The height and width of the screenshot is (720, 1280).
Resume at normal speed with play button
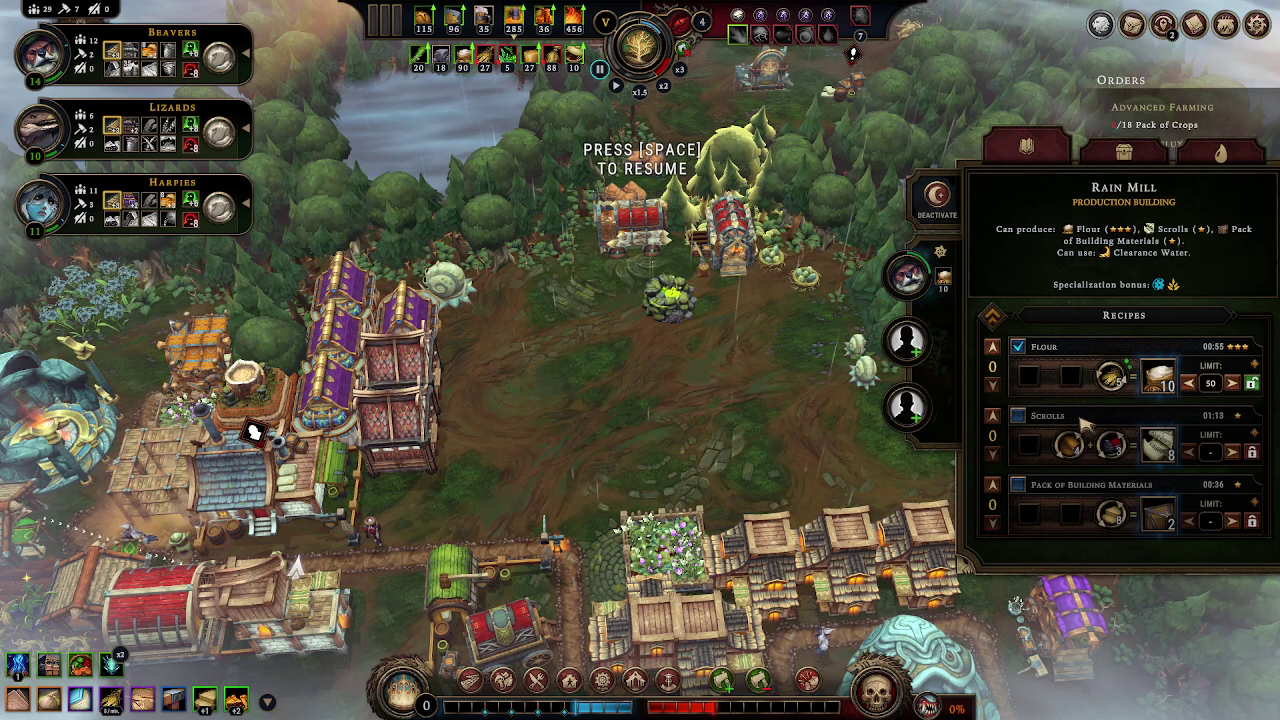[x=616, y=86]
